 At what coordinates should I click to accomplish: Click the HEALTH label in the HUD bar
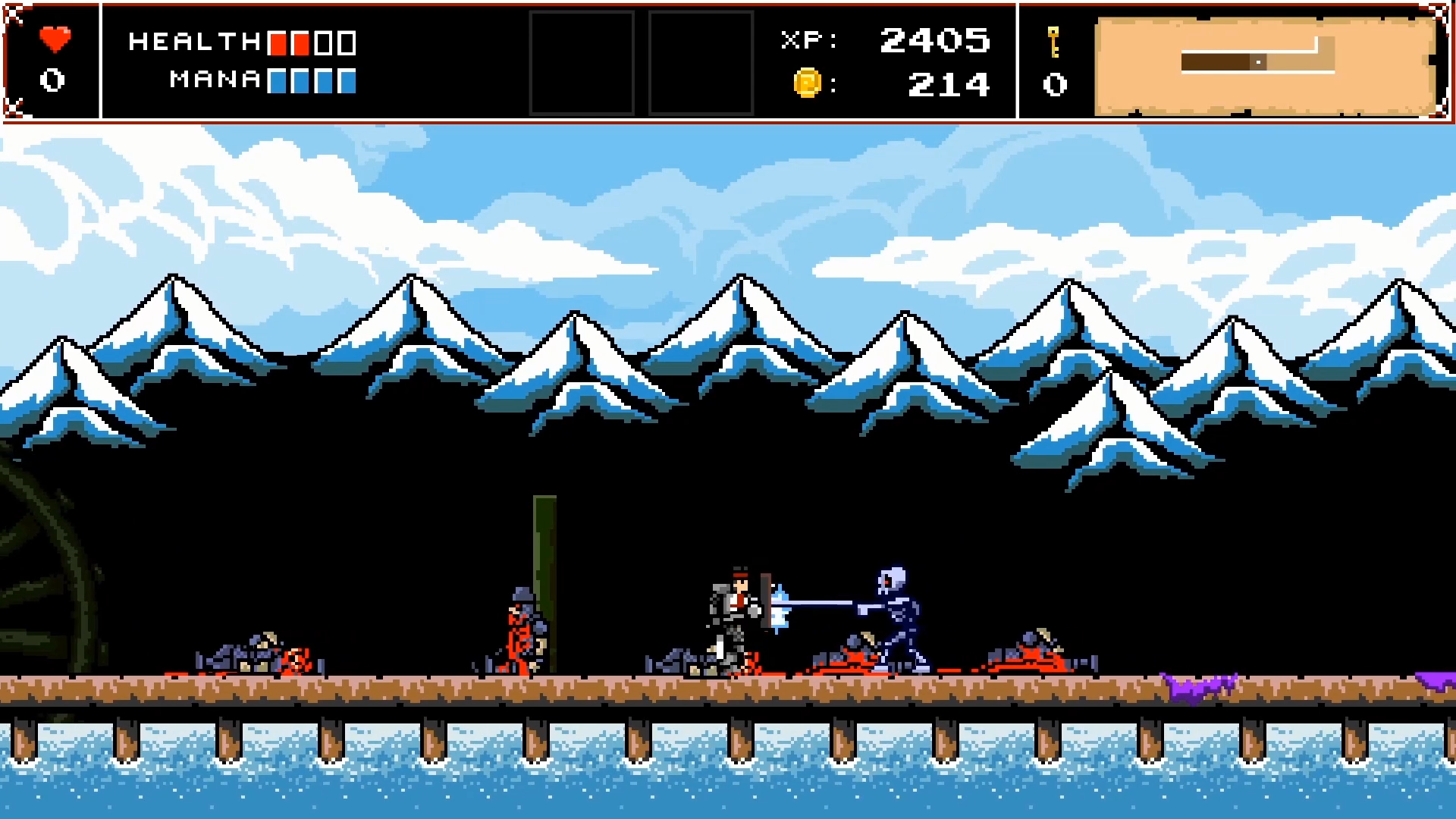tap(193, 42)
